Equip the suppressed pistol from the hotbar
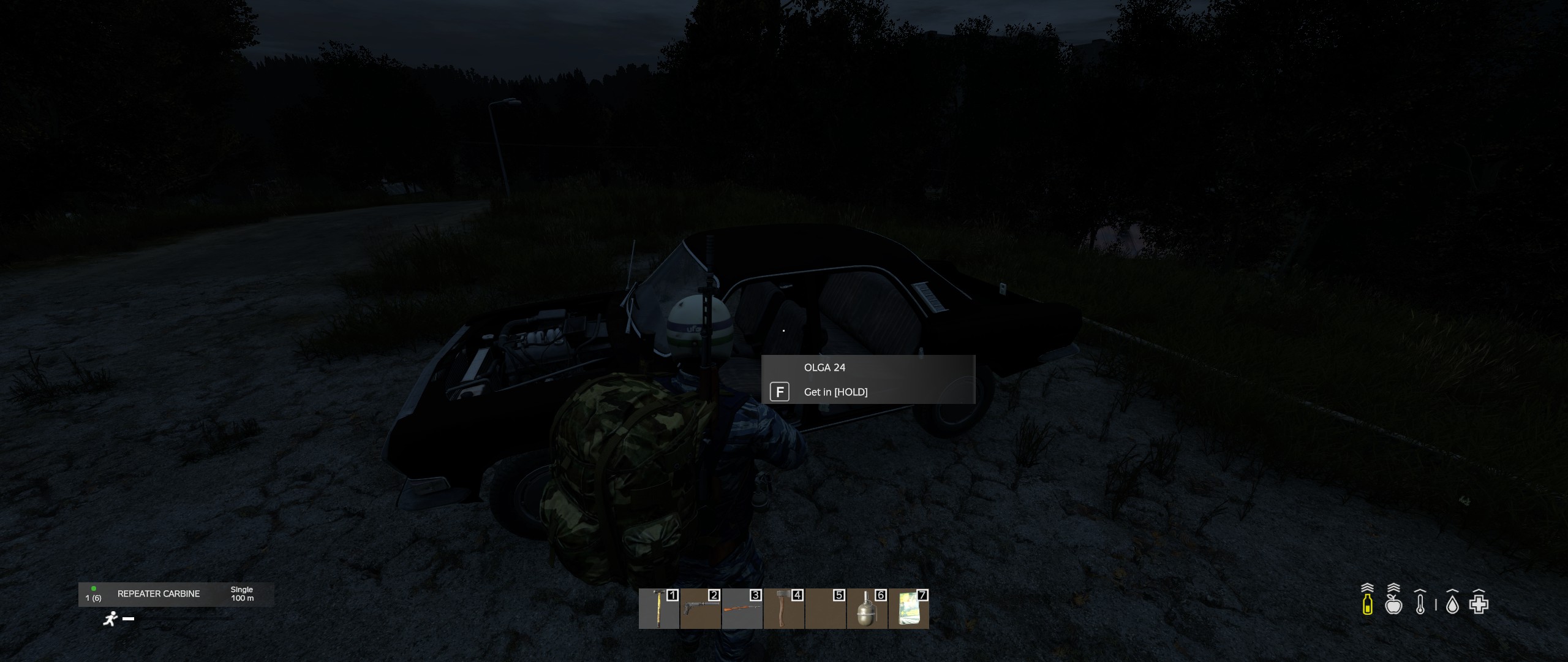The image size is (1568, 662). (x=701, y=609)
